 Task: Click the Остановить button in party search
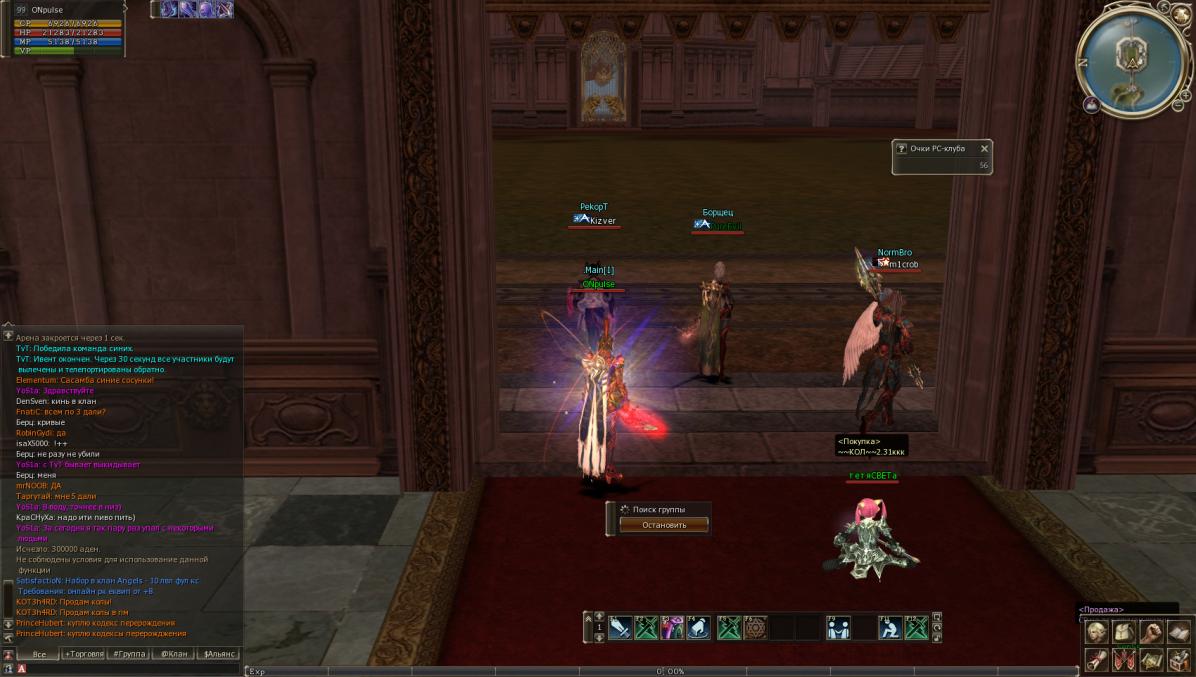pos(663,524)
